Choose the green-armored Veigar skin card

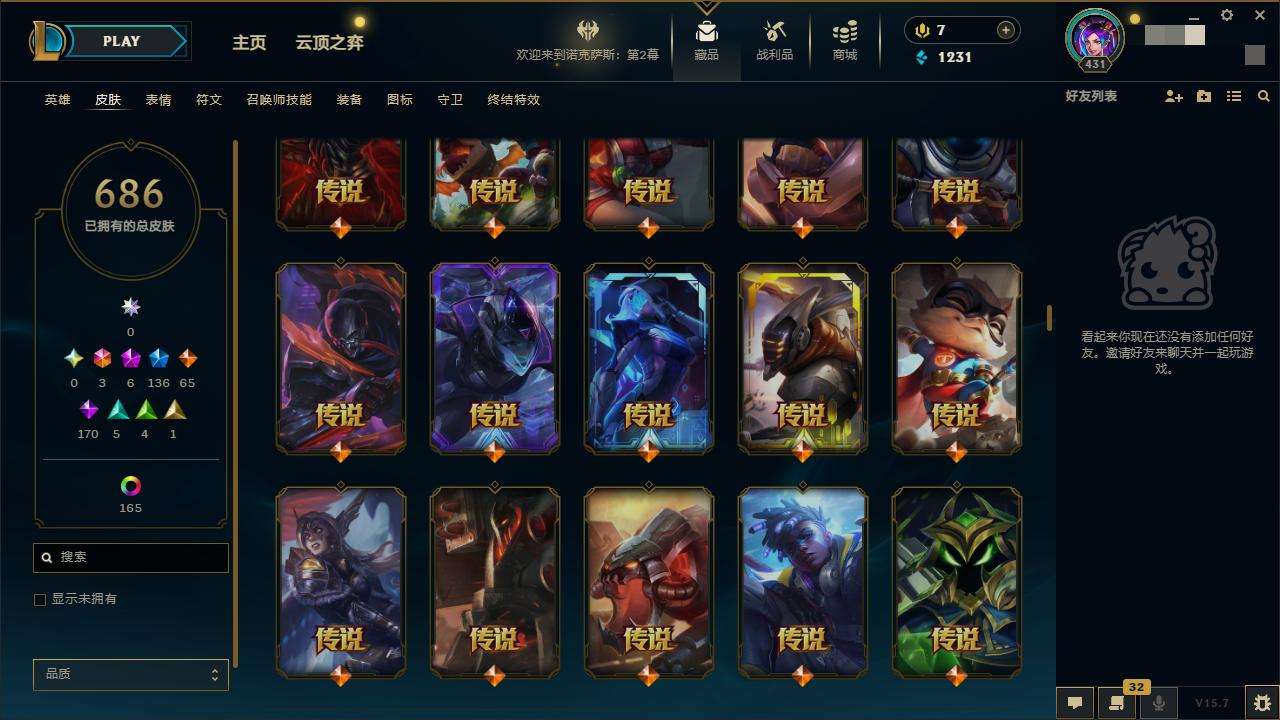956,582
